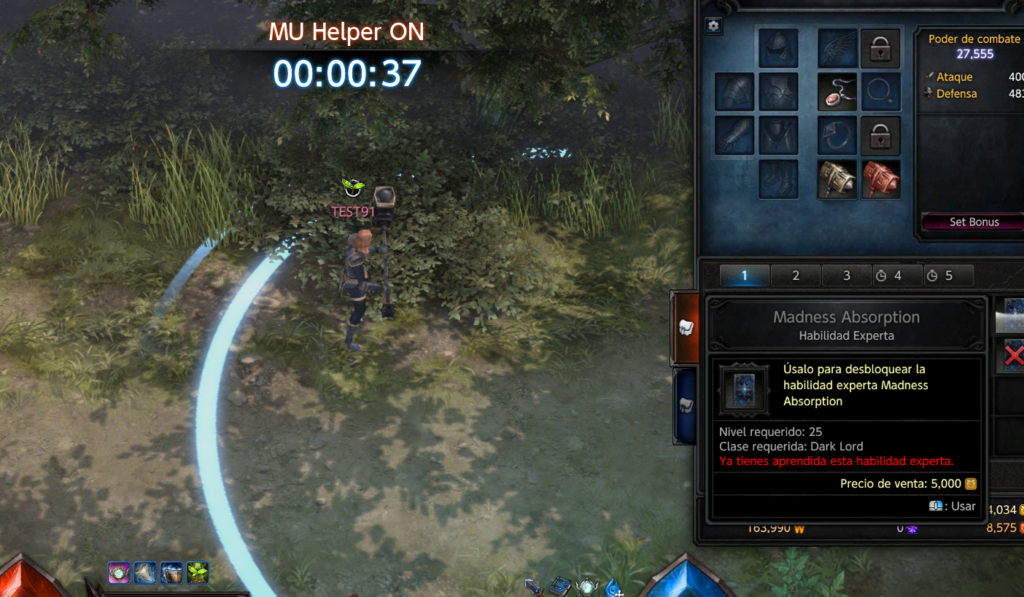This screenshot has width=1024, height=597.
Task: Click the red X inventory slot
Action: pos(1013,355)
